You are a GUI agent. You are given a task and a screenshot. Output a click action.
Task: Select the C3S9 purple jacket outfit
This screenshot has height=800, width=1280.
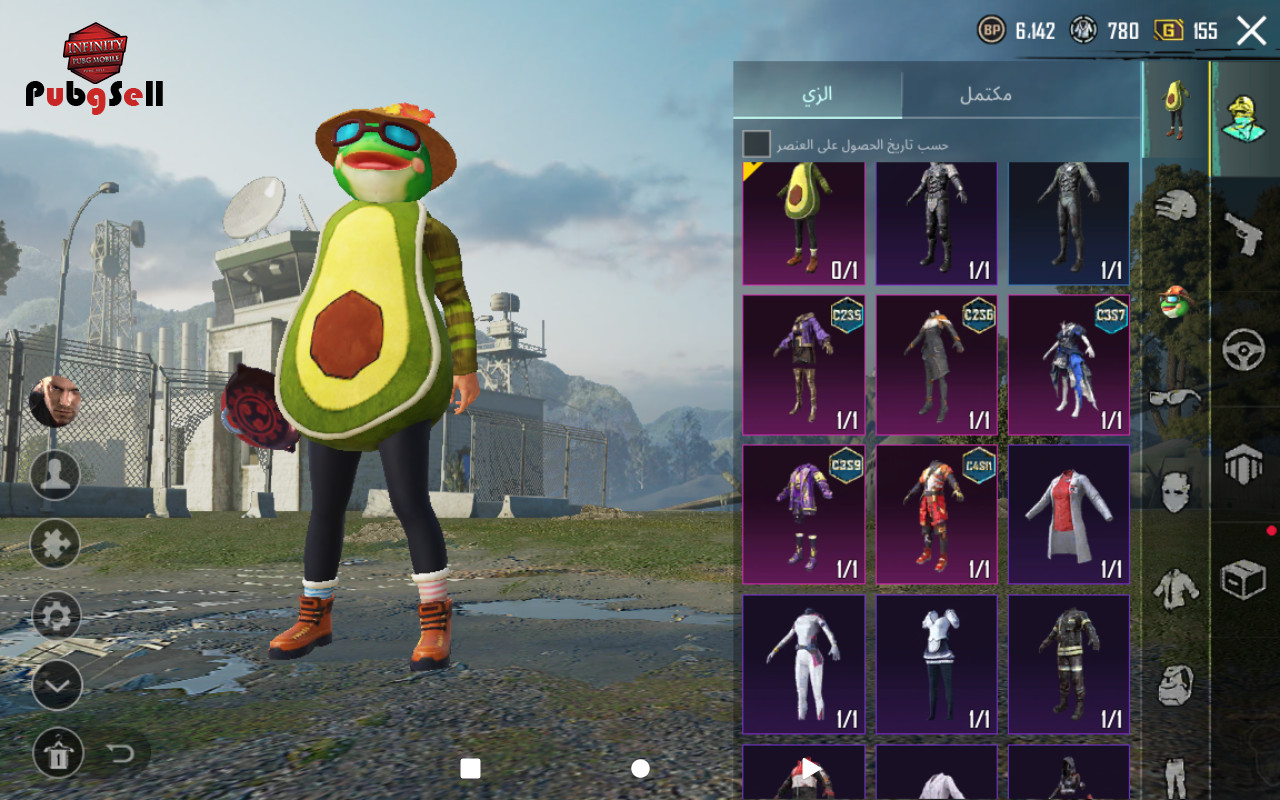click(x=804, y=515)
